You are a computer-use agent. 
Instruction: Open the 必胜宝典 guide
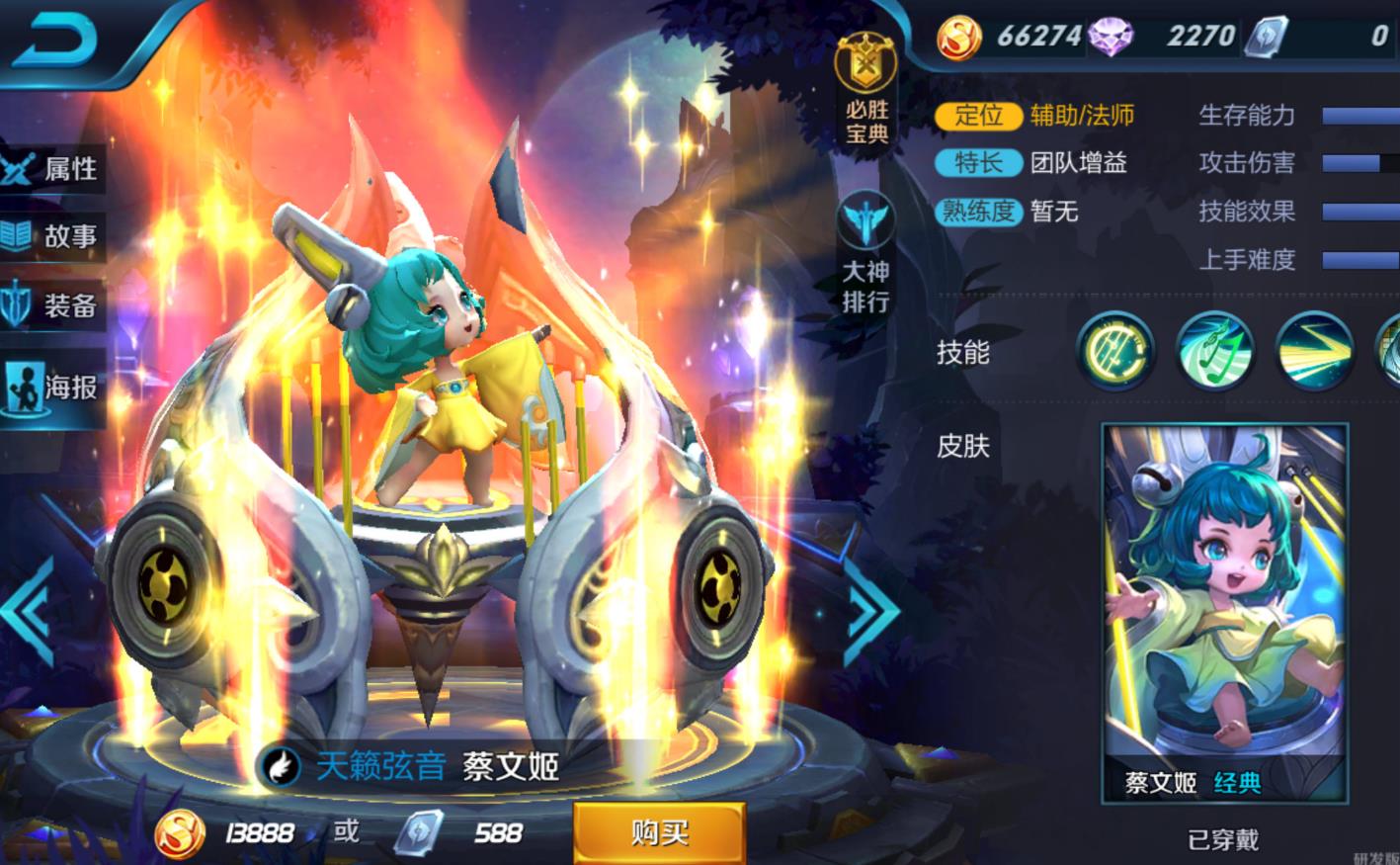tap(865, 89)
